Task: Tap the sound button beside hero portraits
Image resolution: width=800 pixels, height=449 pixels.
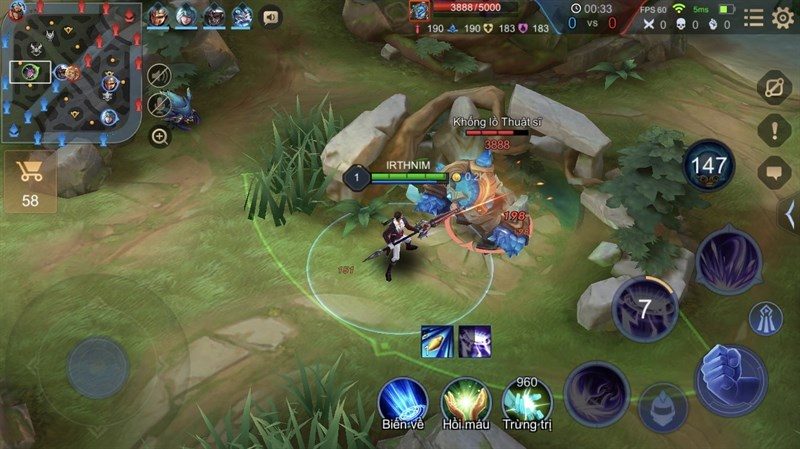Action: (270, 17)
